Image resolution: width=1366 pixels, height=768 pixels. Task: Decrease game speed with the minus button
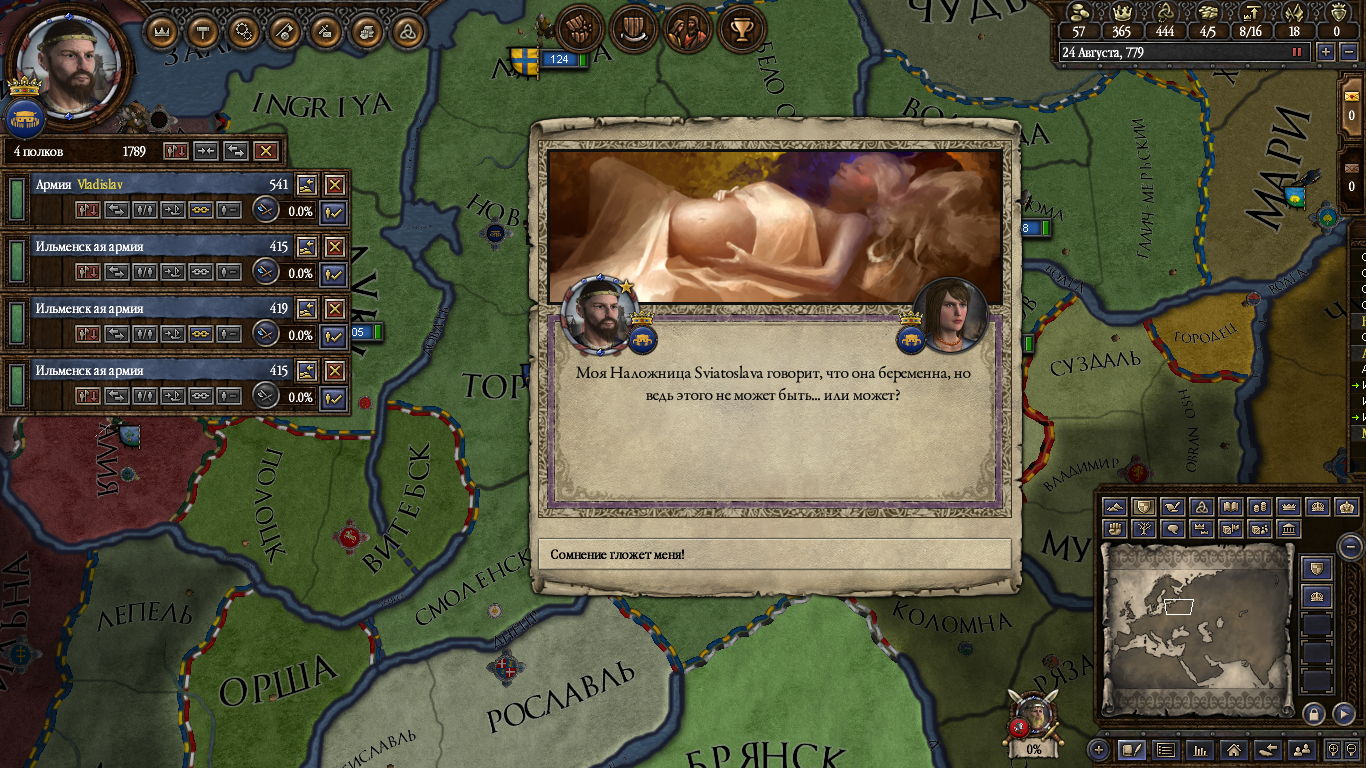(x=1347, y=52)
